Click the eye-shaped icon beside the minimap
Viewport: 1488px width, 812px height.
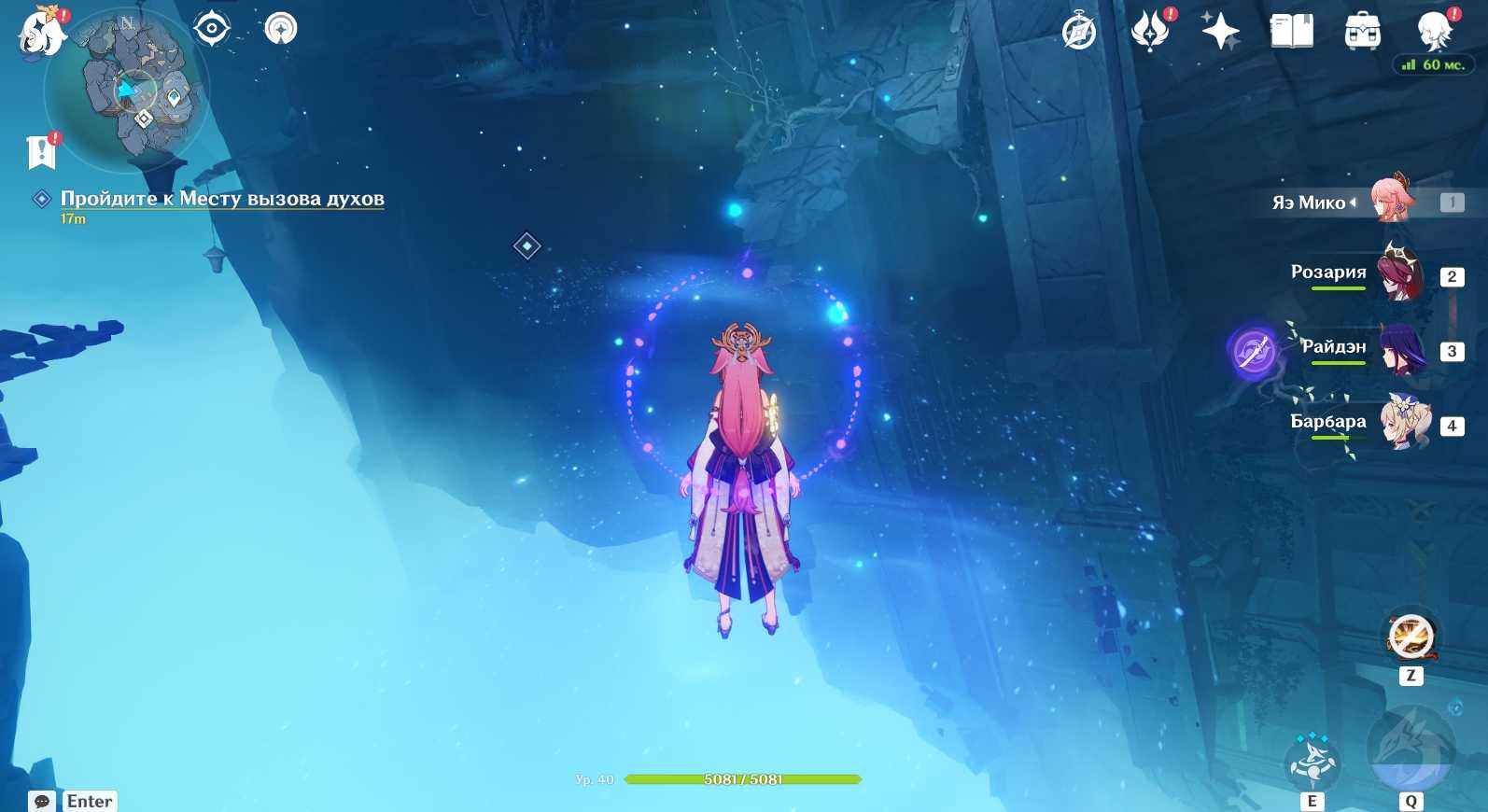(212, 29)
